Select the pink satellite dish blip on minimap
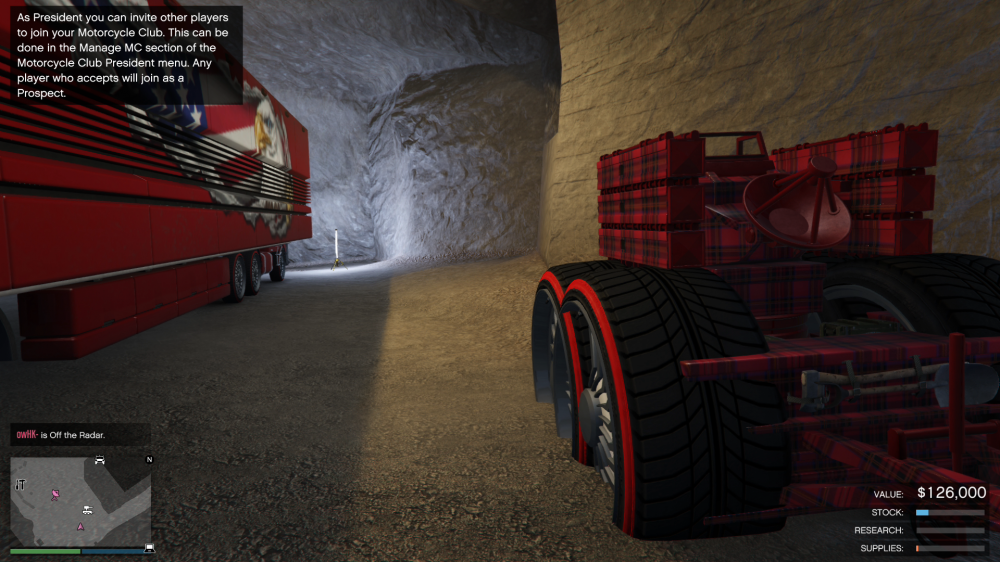The height and width of the screenshot is (562, 1000). [x=56, y=494]
